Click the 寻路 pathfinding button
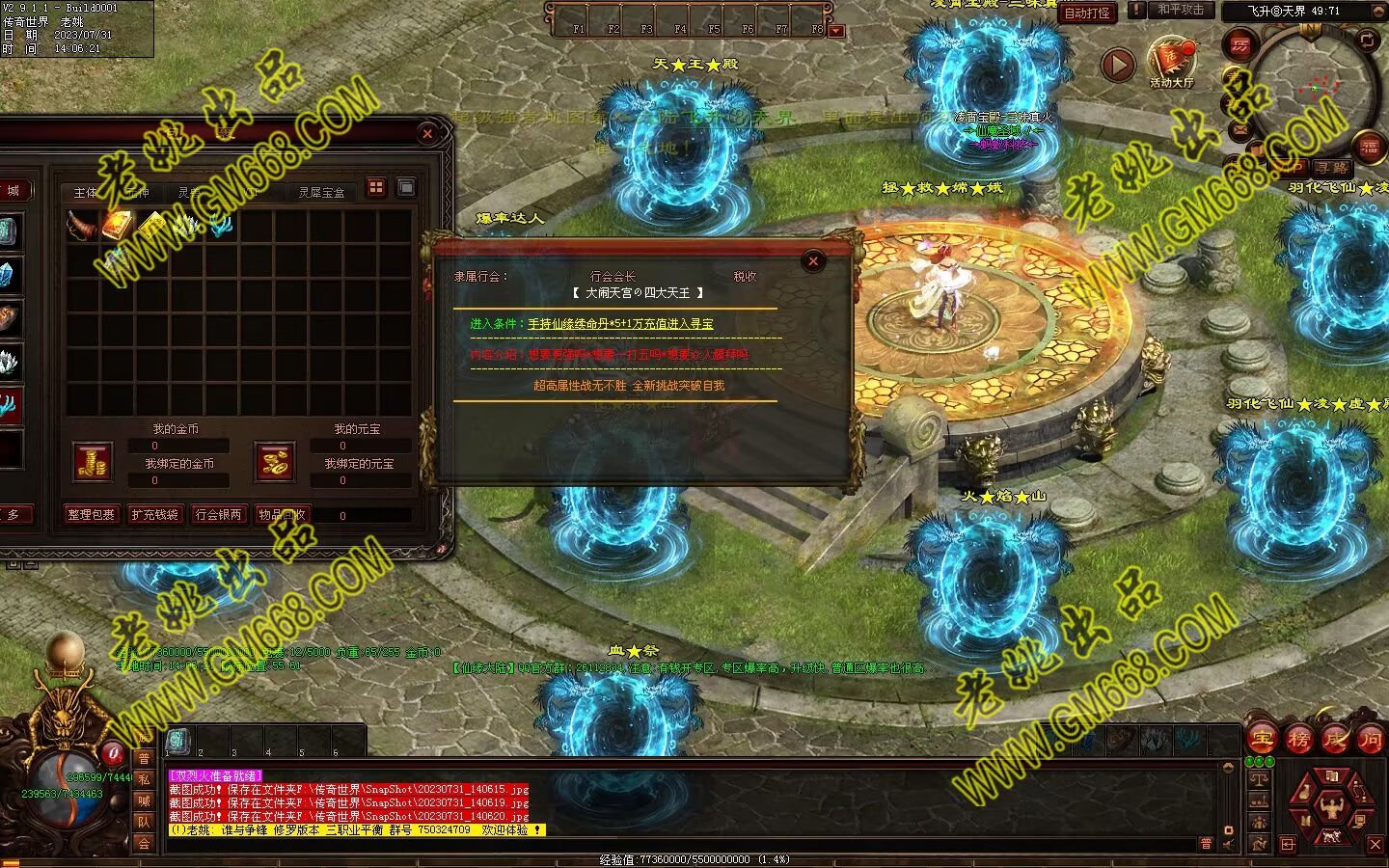The height and width of the screenshot is (868, 1389). click(1331, 167)
